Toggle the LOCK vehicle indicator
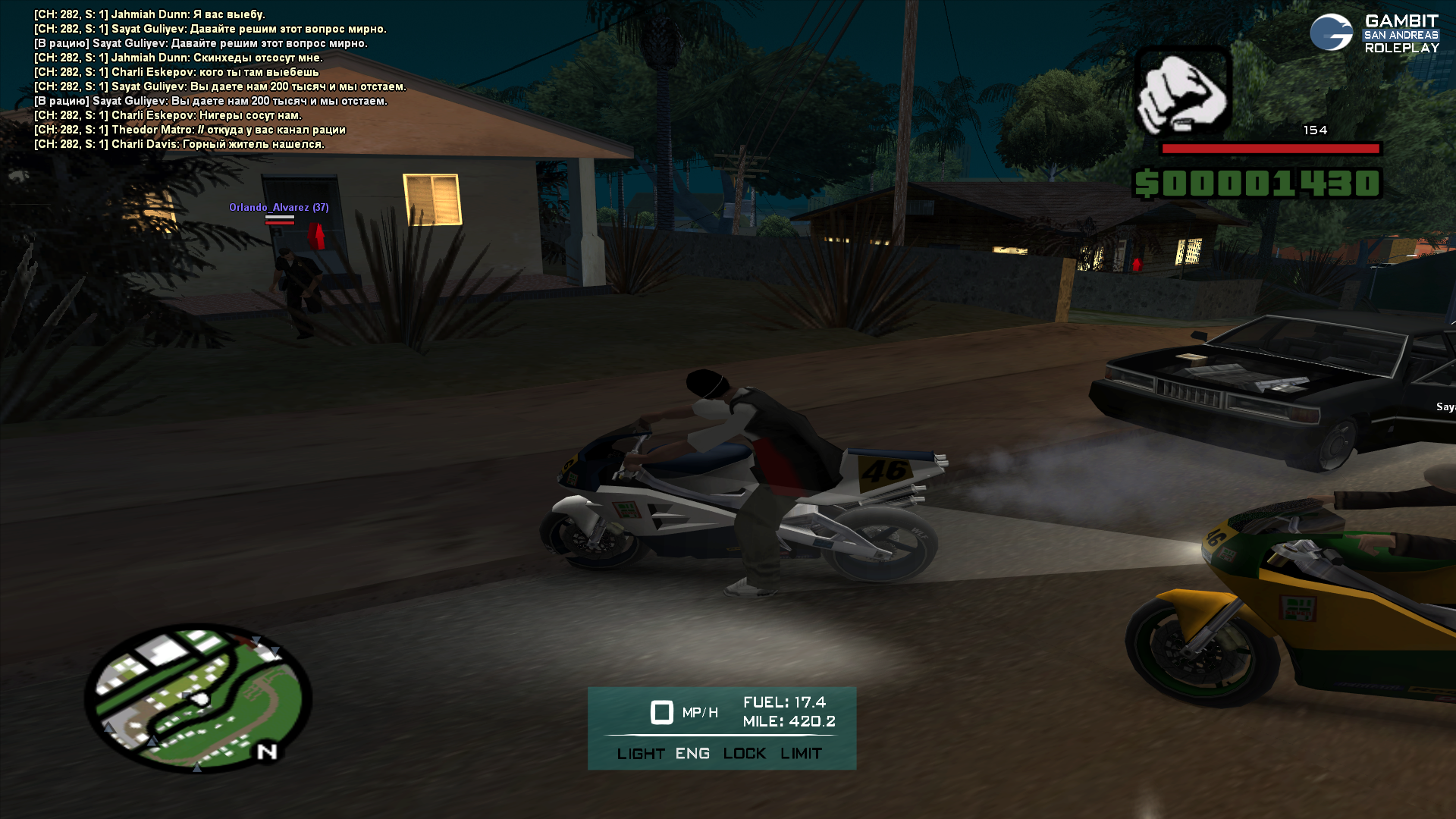Screen dimensions: 1456x819 point(744,754)
